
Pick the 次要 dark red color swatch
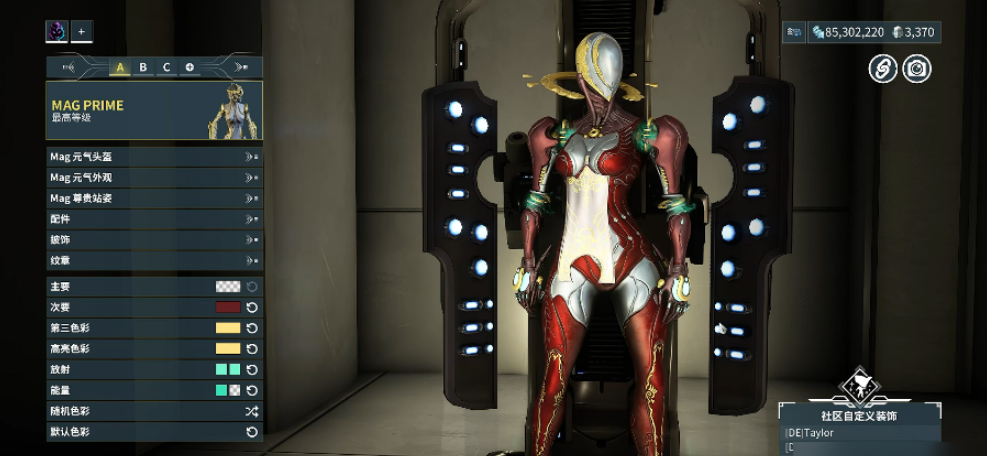[228, 307]
